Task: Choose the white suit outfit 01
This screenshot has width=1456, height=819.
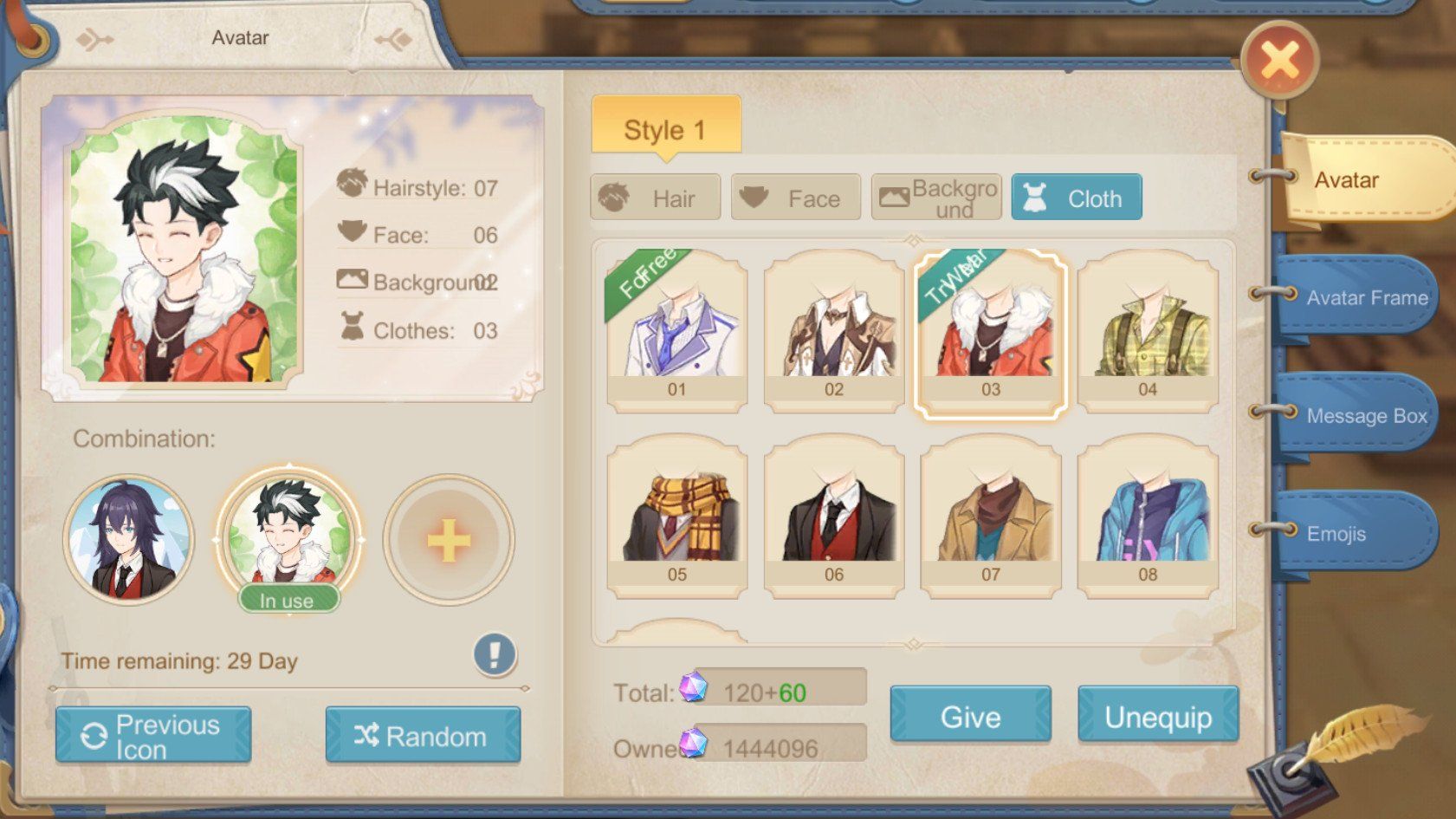Action: pos(676,329)
